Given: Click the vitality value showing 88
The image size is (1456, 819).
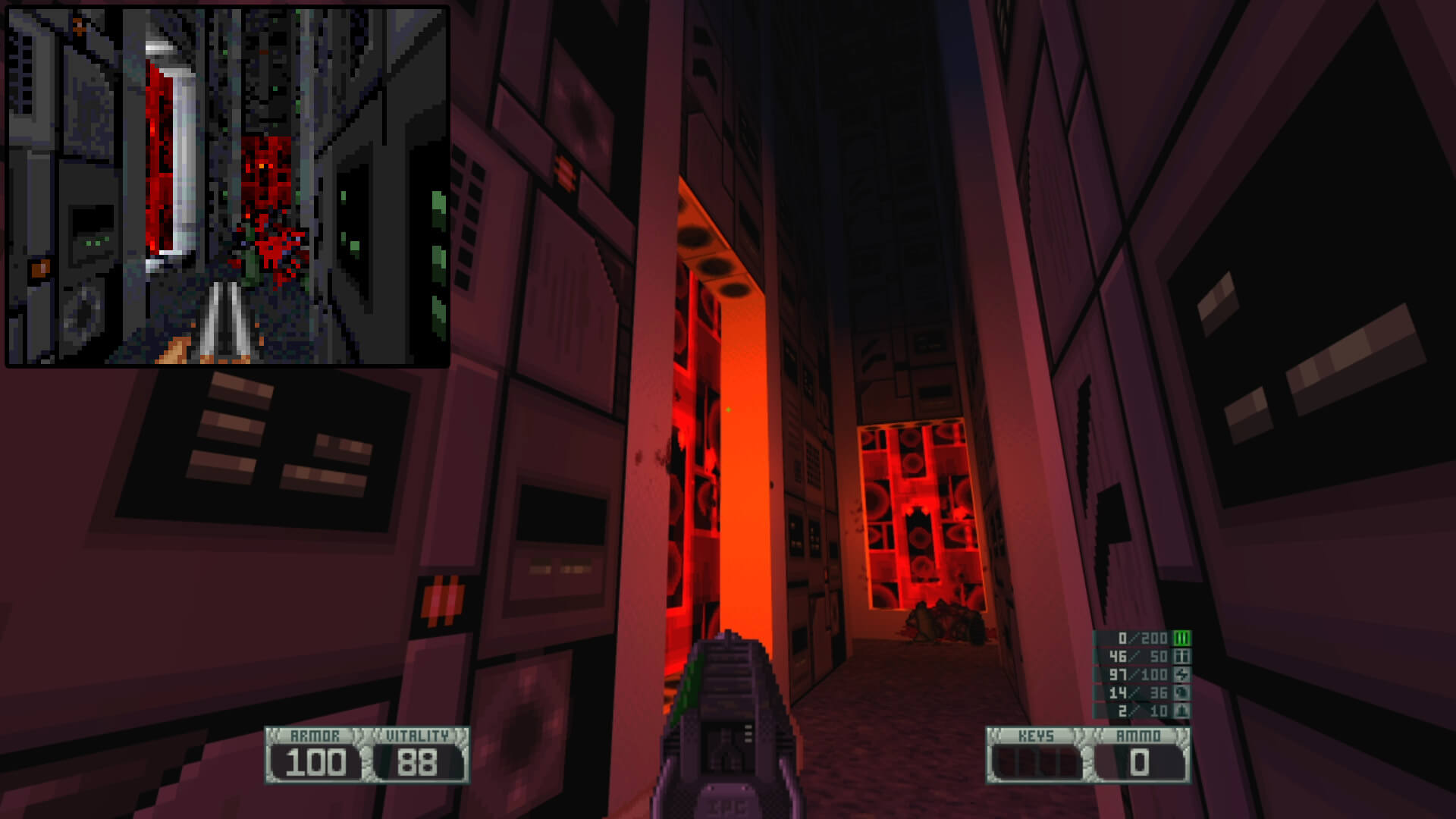Looking at the screenshot, I should pos(419,760).
